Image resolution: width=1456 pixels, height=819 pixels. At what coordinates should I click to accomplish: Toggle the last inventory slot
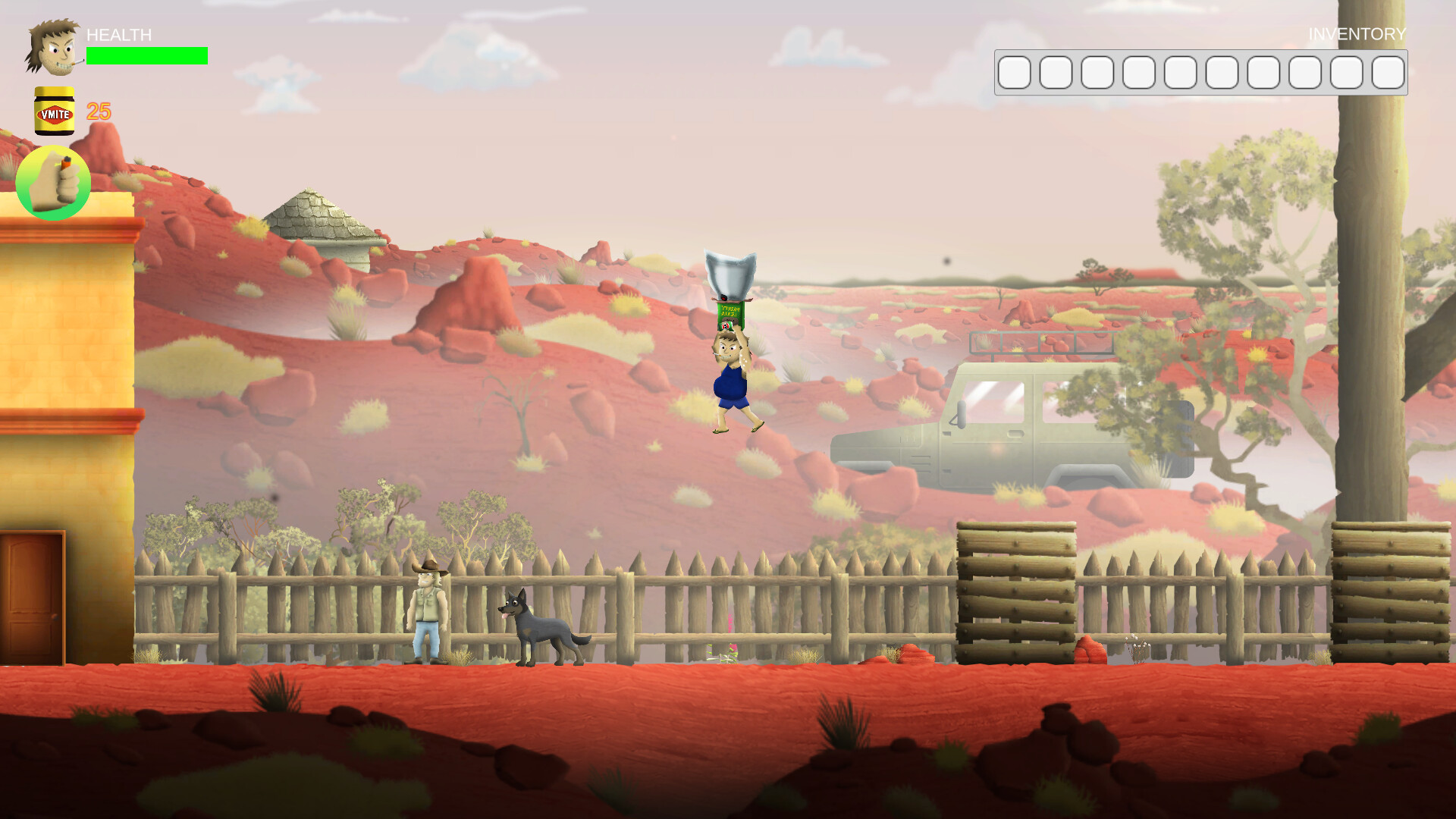(x=1388, y=73)
